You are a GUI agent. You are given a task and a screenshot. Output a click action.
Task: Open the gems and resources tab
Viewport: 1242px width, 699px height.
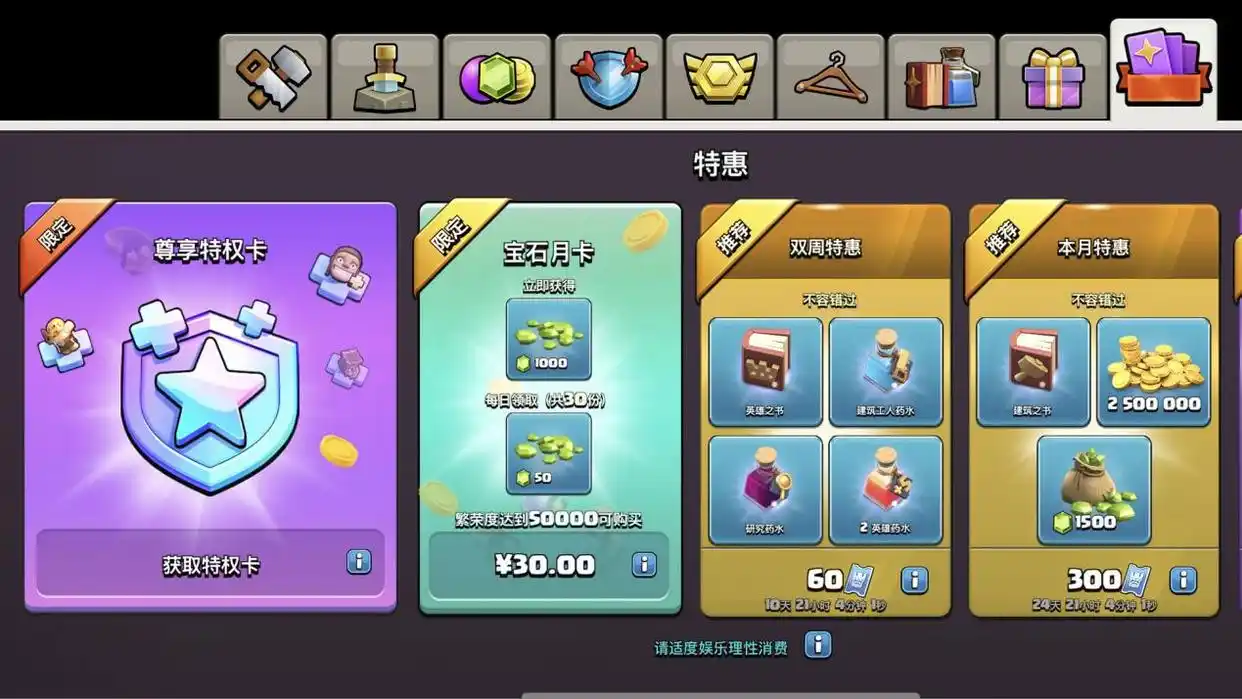pos(497,77)
